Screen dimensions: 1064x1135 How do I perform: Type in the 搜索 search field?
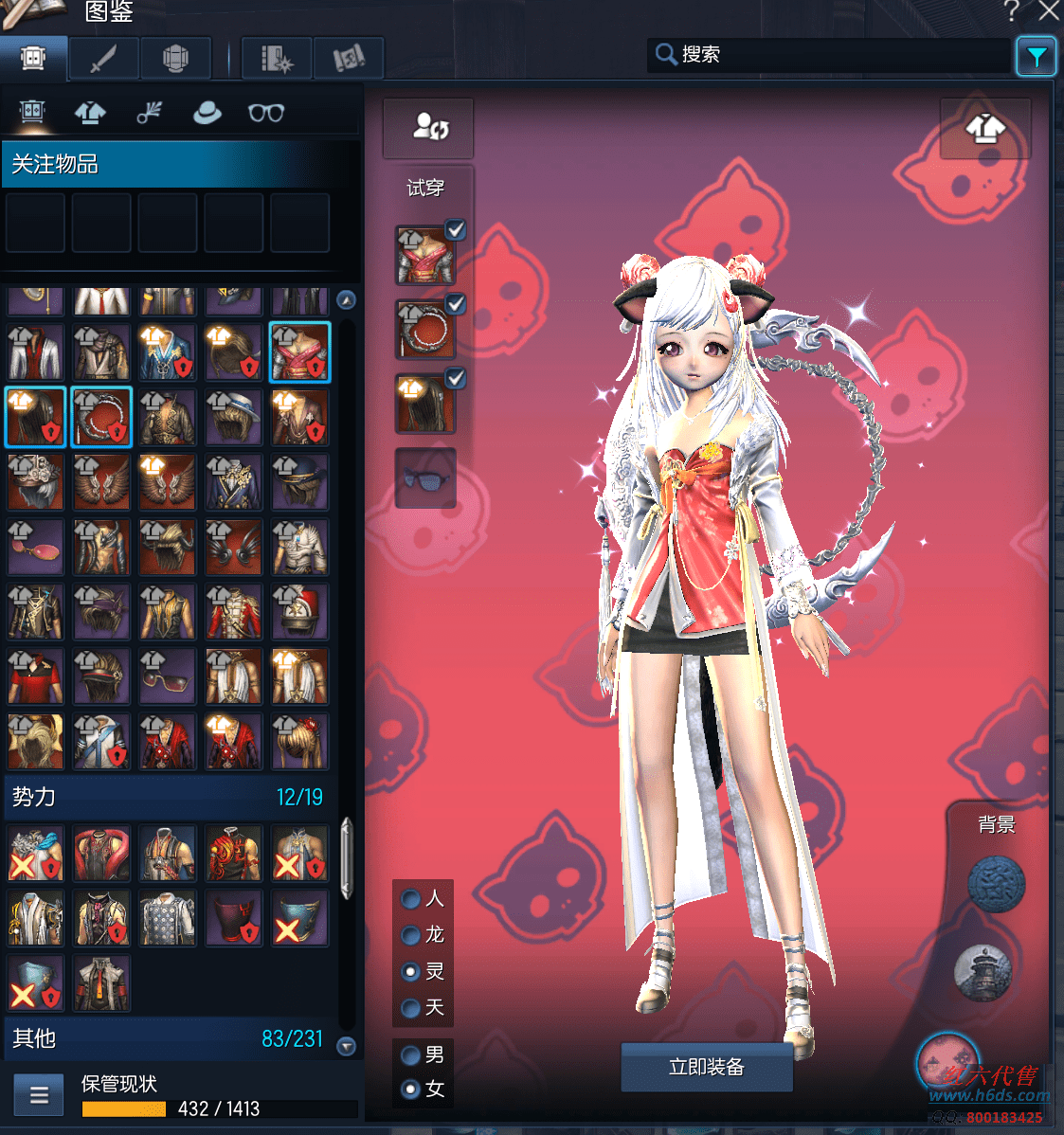(x=843, y=55)
